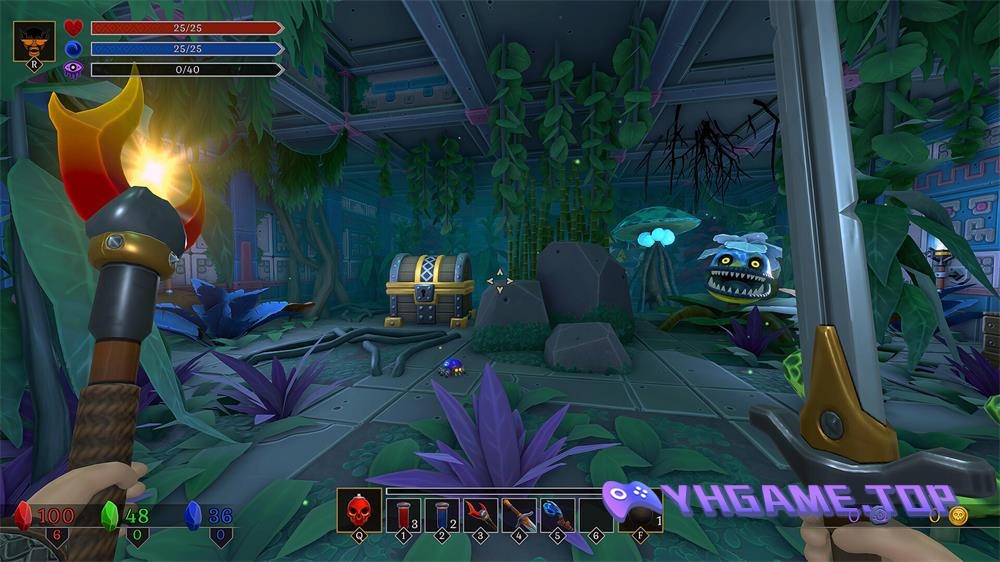Select the red skull ability slot
1000x562 pixels.
pos(356,512)
